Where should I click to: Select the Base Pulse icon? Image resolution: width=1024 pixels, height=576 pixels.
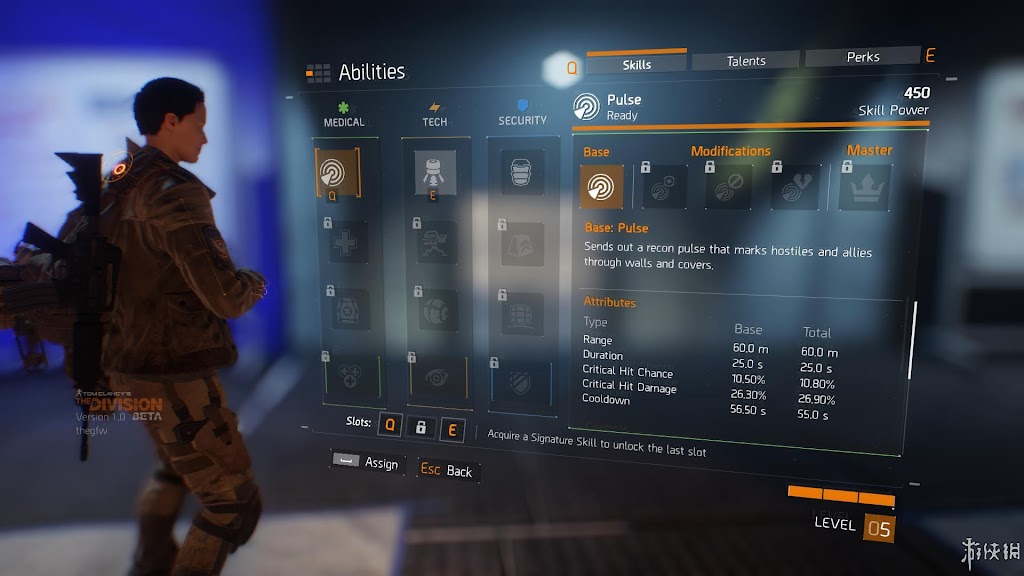[602, 186]
